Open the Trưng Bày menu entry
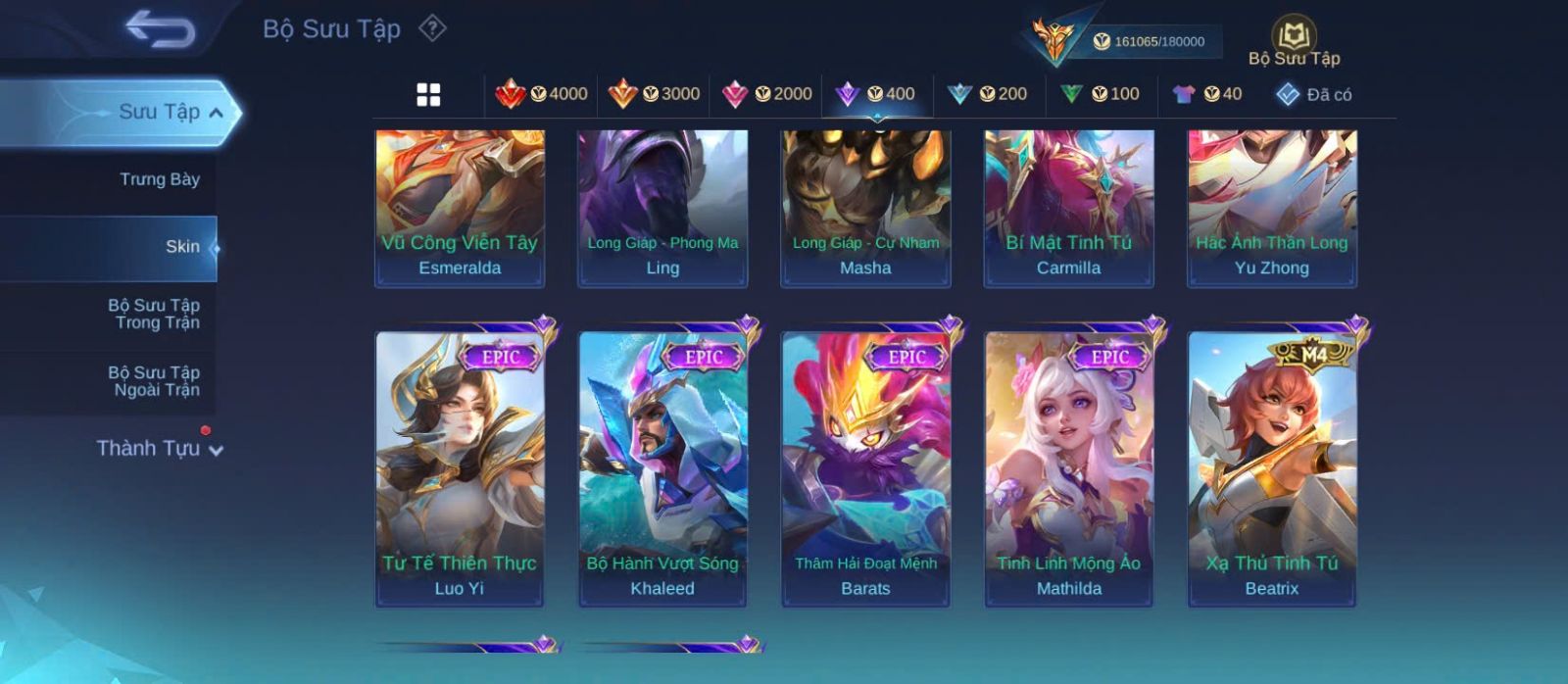1568x684 pixels. [x=159, y=179]
